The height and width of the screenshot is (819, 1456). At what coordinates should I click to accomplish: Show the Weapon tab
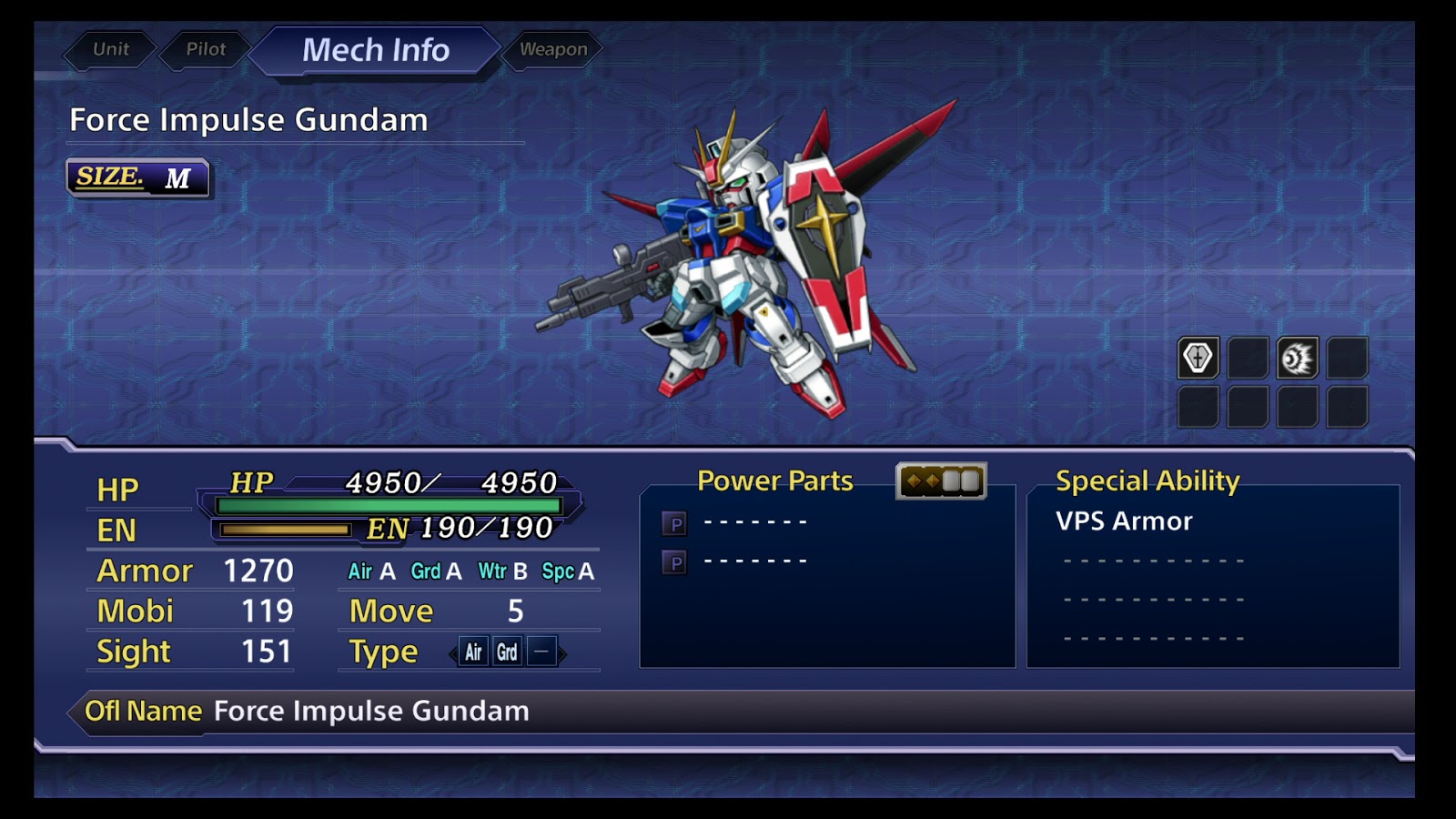(553, 49)
